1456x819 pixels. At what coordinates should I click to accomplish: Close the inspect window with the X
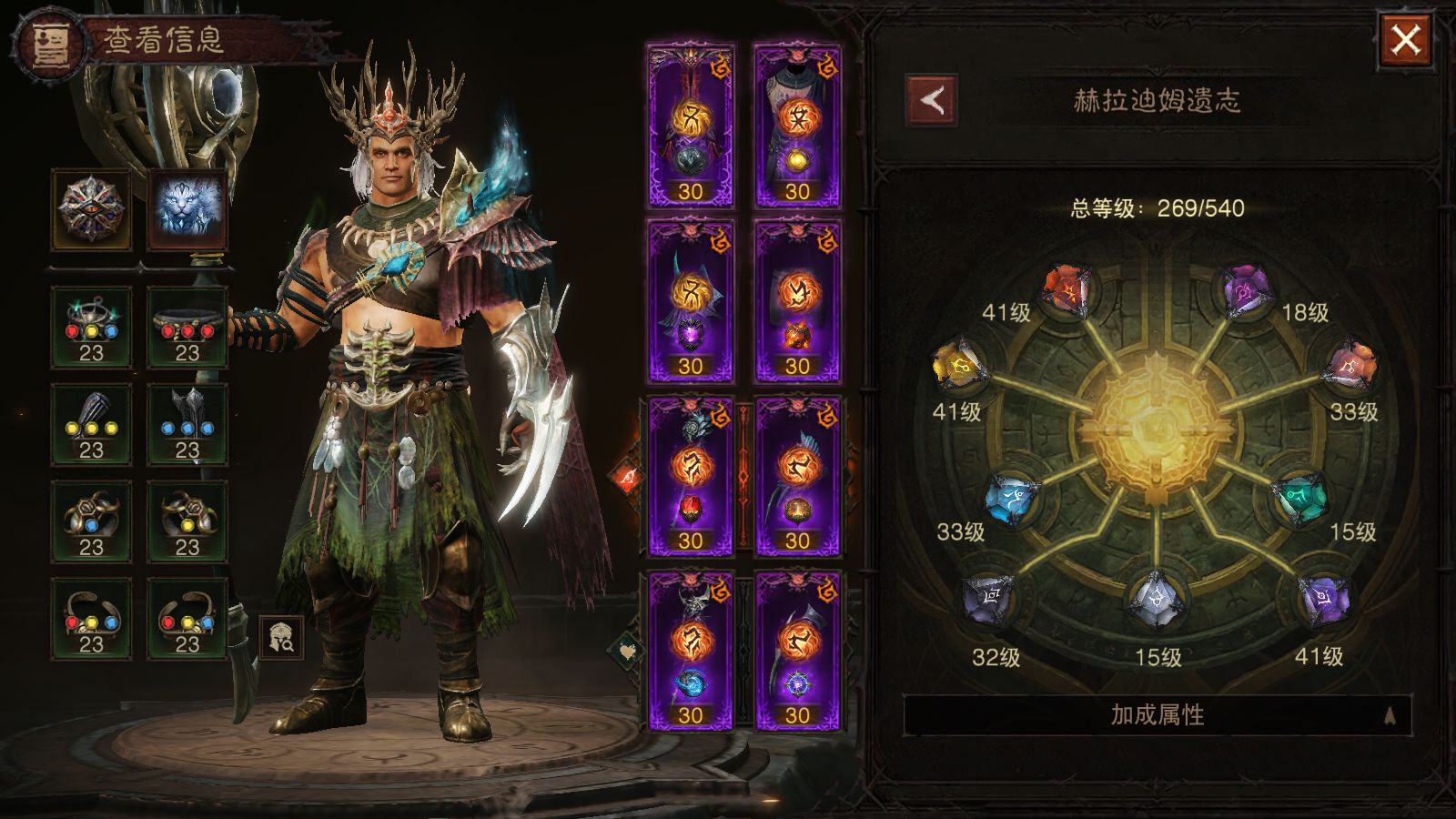[1405, 40]
